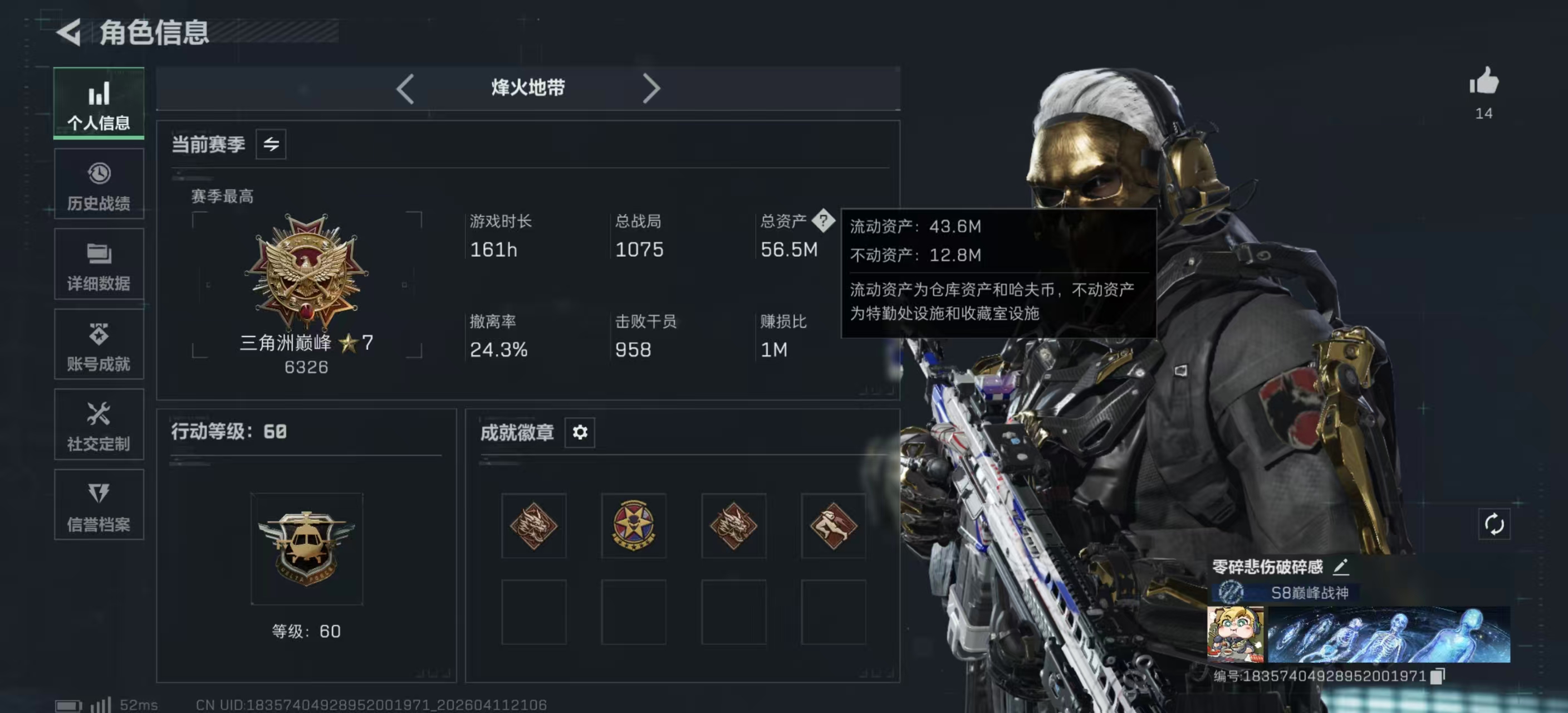
Task: Select the star emblem achievement badge
Action: pos(634,525)
